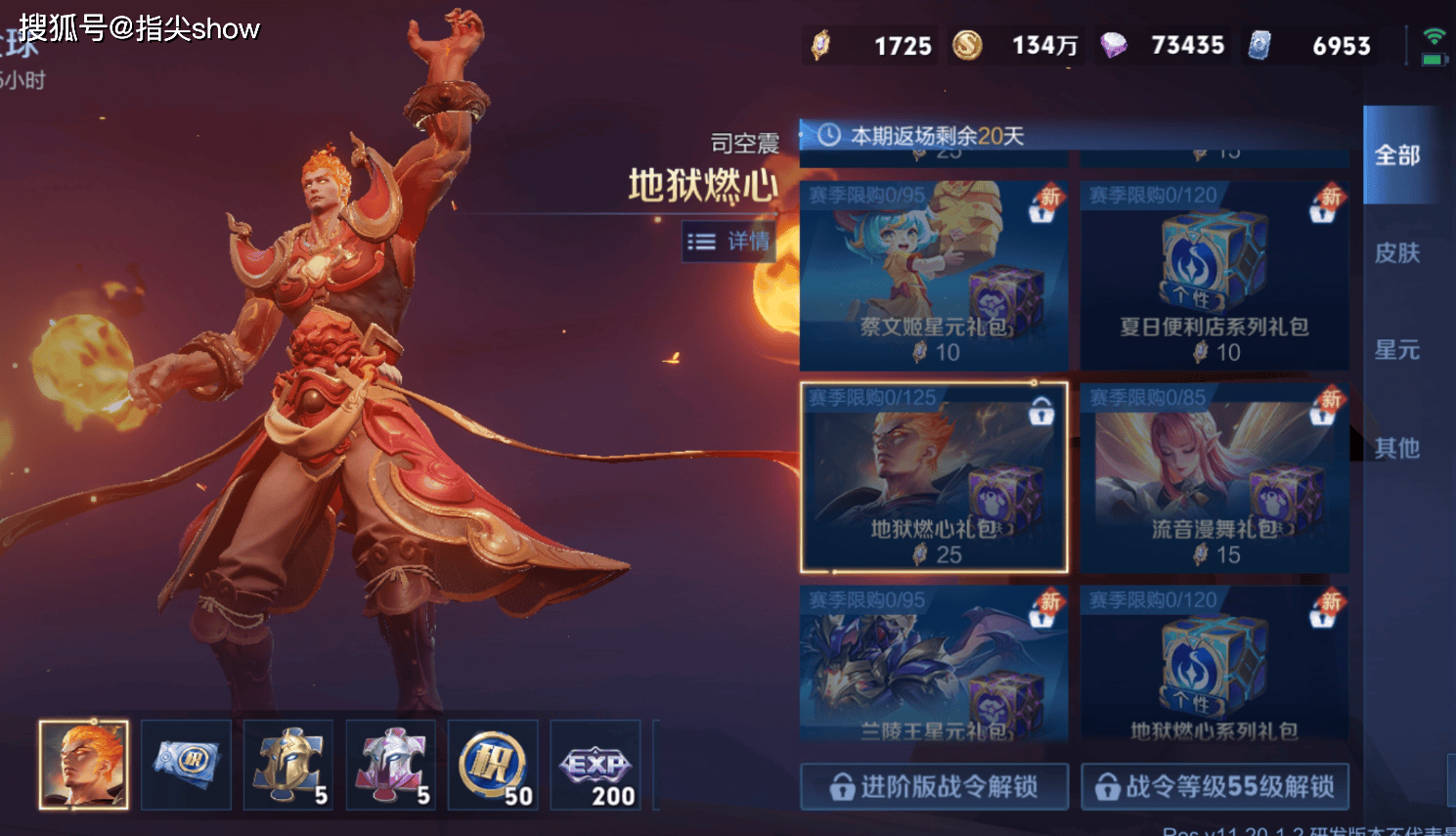Screen dimensions: 1456x836
Task: Select the 地狱燃心系列礼包 bundle
Action: tap(1213, 664)
